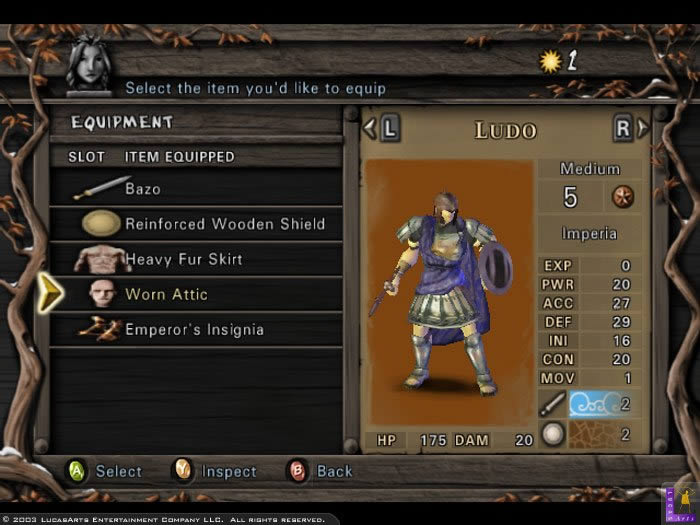Select the Heavy Fur Skirt armor
The height and width of the screenshot is (525, 700).
195,259
